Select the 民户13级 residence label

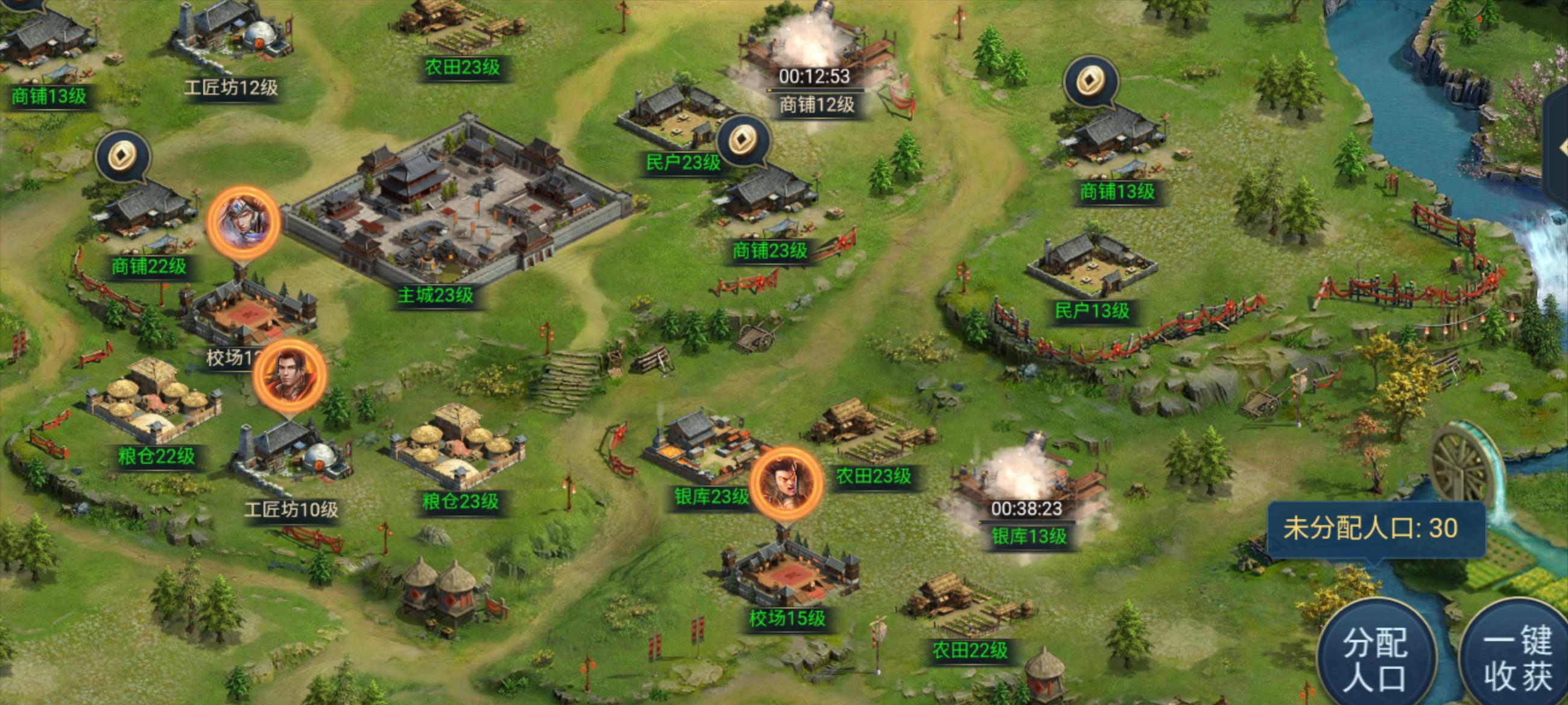point(1092,311)
